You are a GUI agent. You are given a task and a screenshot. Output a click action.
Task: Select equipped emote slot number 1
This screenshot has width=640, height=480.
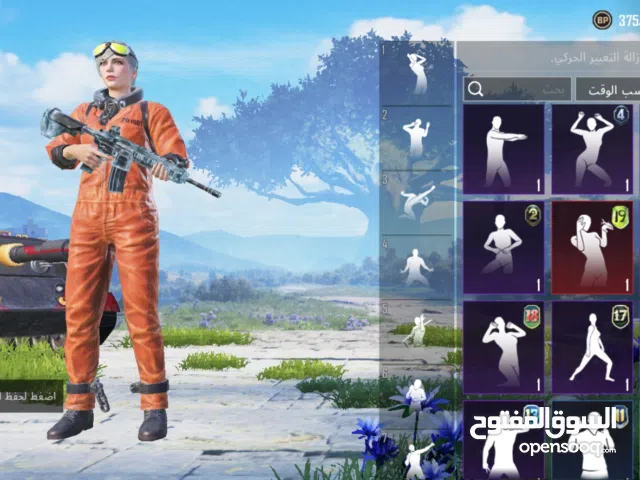tap(417, 72)
